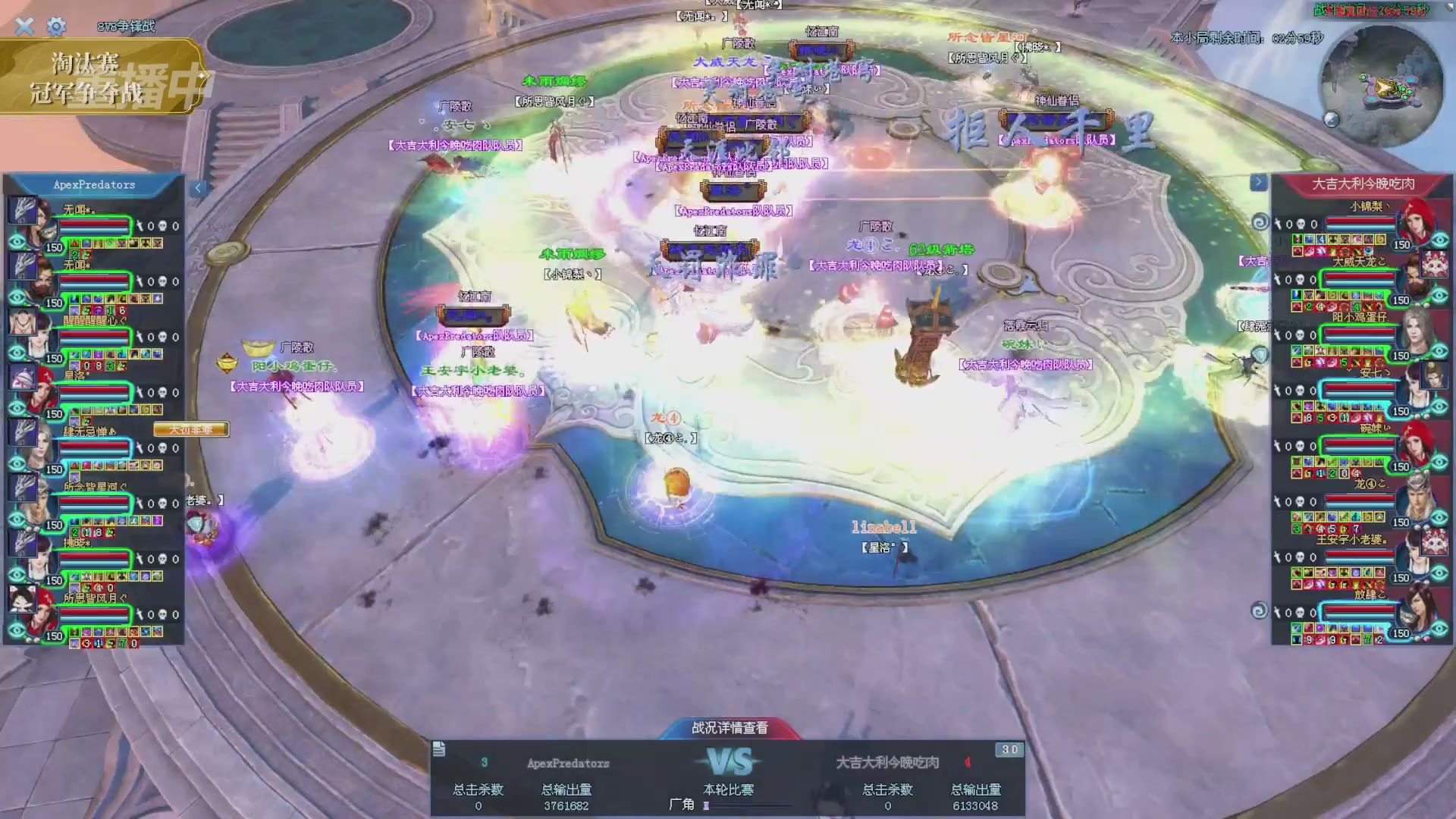Close the spectator view with the X button

click(24, 27)
